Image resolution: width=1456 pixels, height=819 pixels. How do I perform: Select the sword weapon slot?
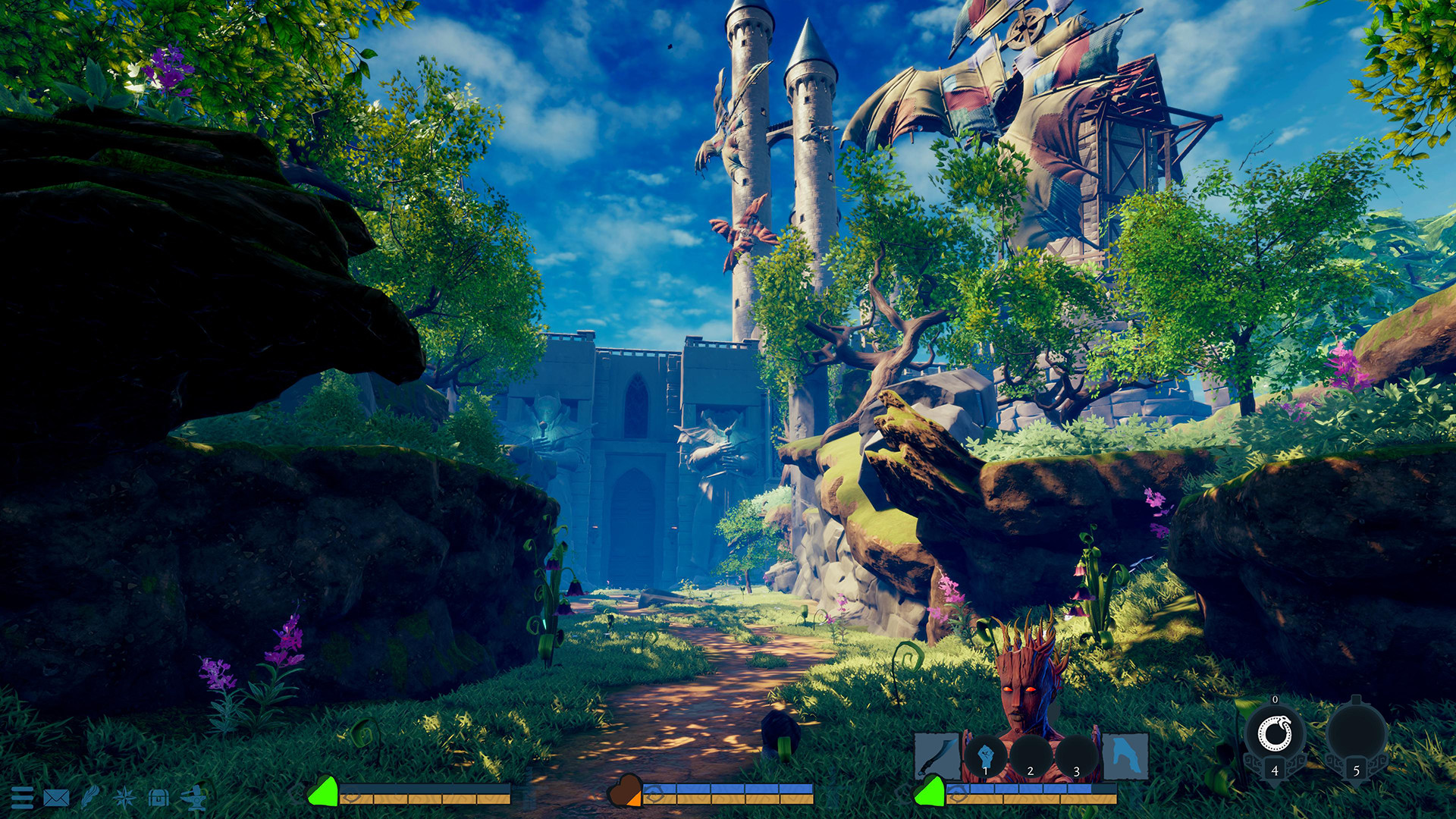coord(939,755)
